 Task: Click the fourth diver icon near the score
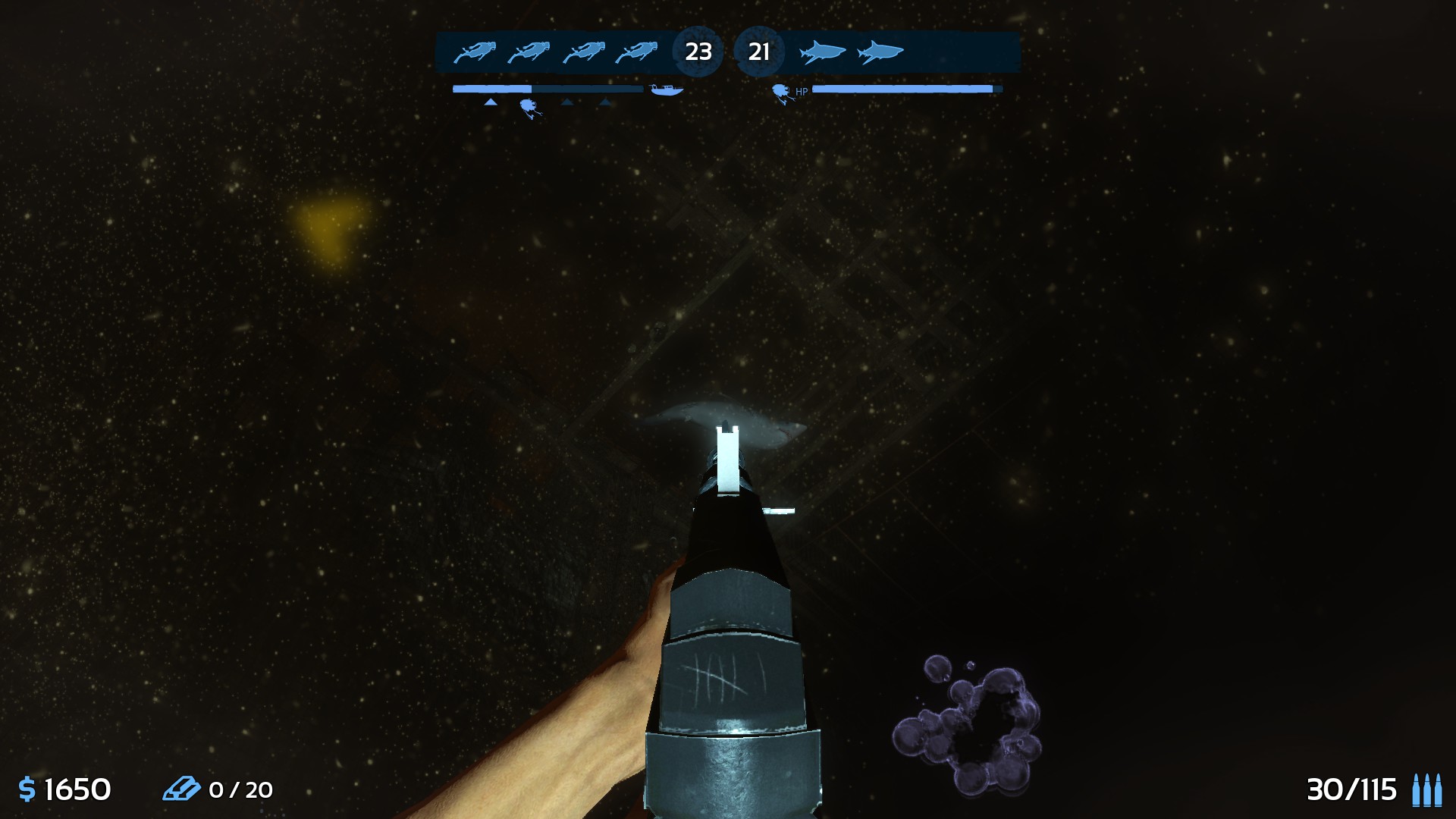[x=636, y=51]
